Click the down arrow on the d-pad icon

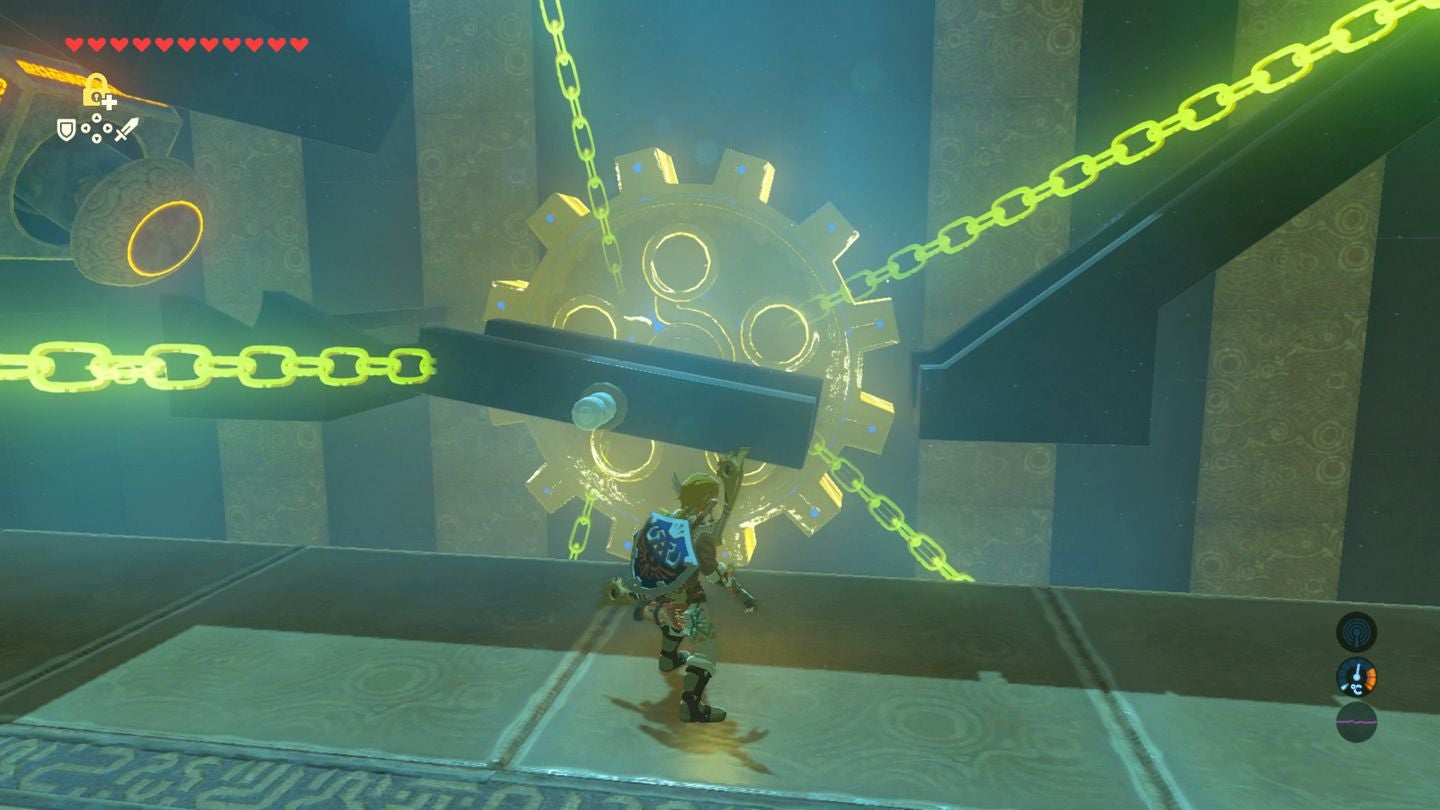[96, 138]
